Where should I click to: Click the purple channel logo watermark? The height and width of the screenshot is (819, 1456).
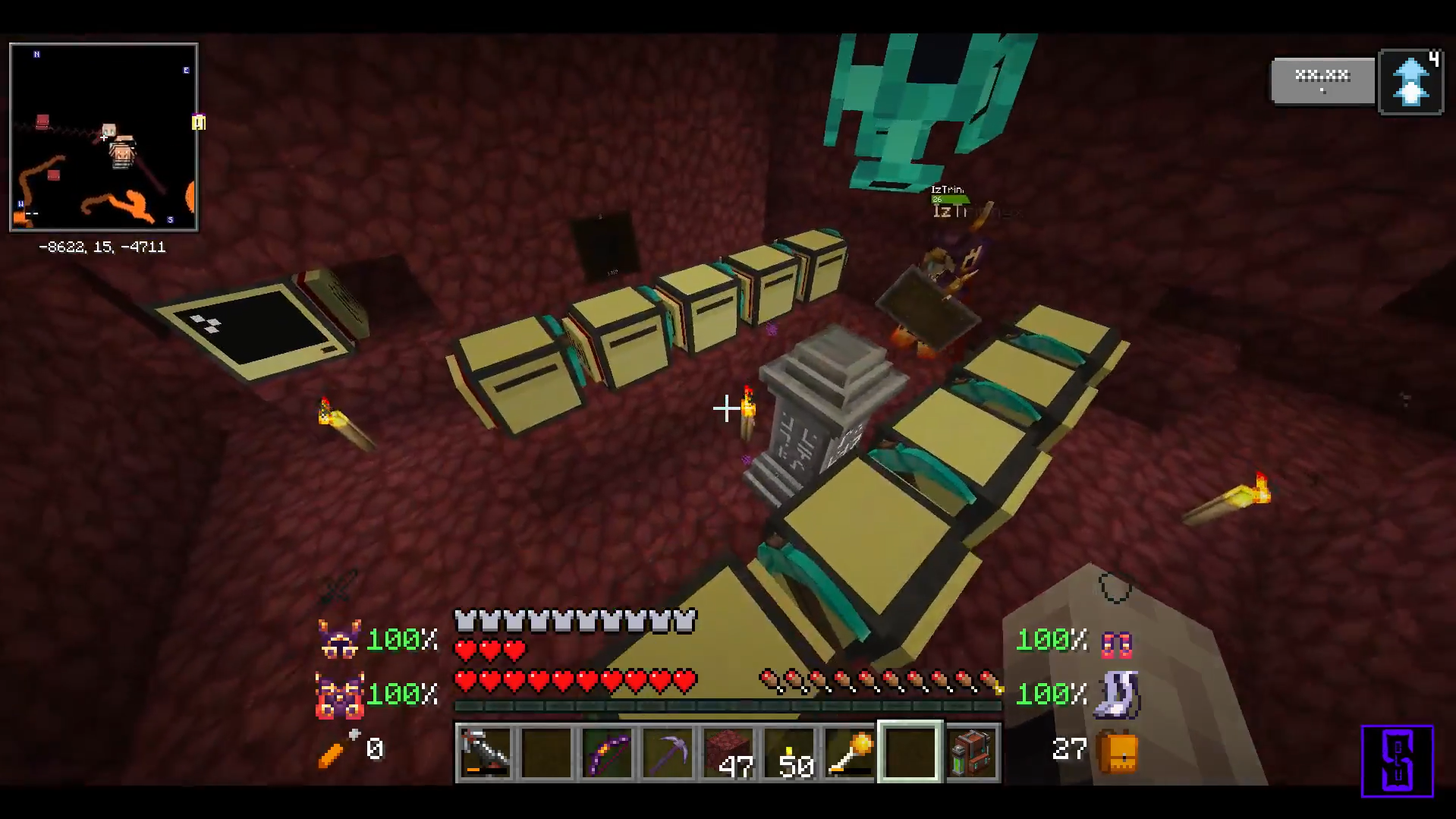coord(1397,761)
